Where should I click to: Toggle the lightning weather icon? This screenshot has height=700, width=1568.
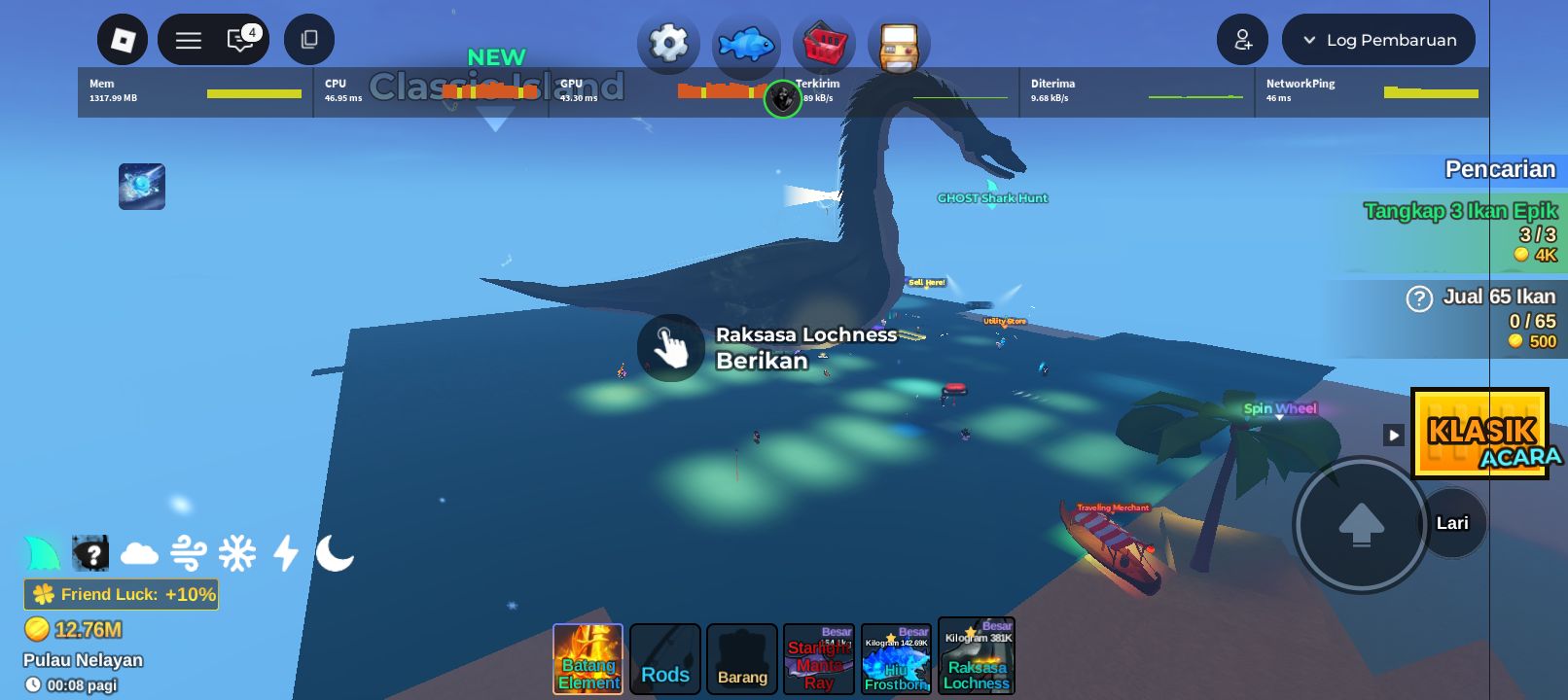point(285,552)
